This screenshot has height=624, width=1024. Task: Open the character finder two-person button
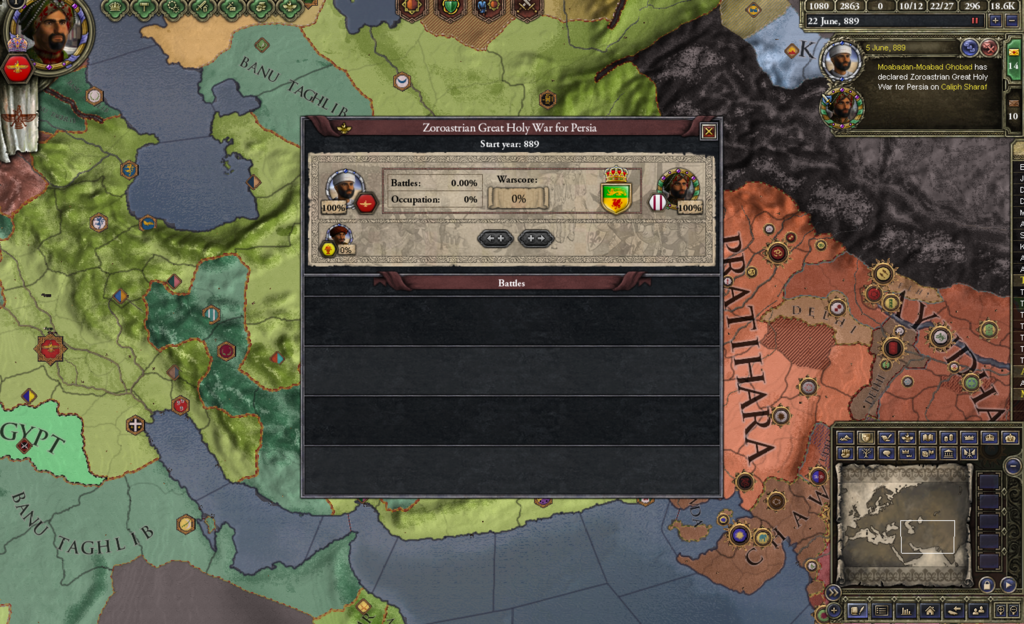978,610
